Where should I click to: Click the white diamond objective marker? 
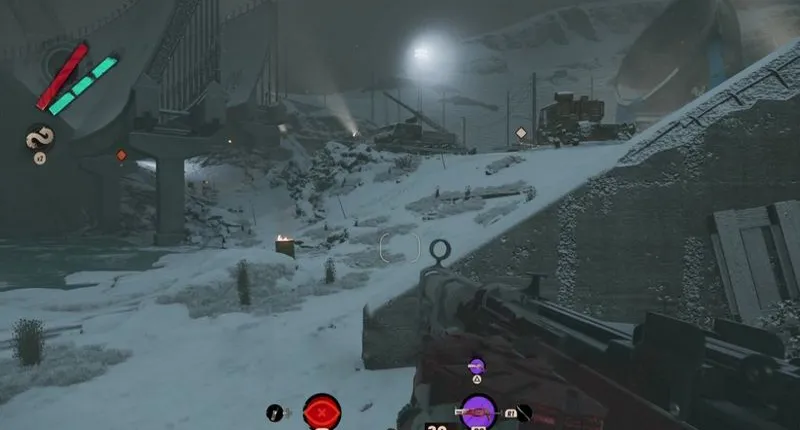(x=520, y=133)
